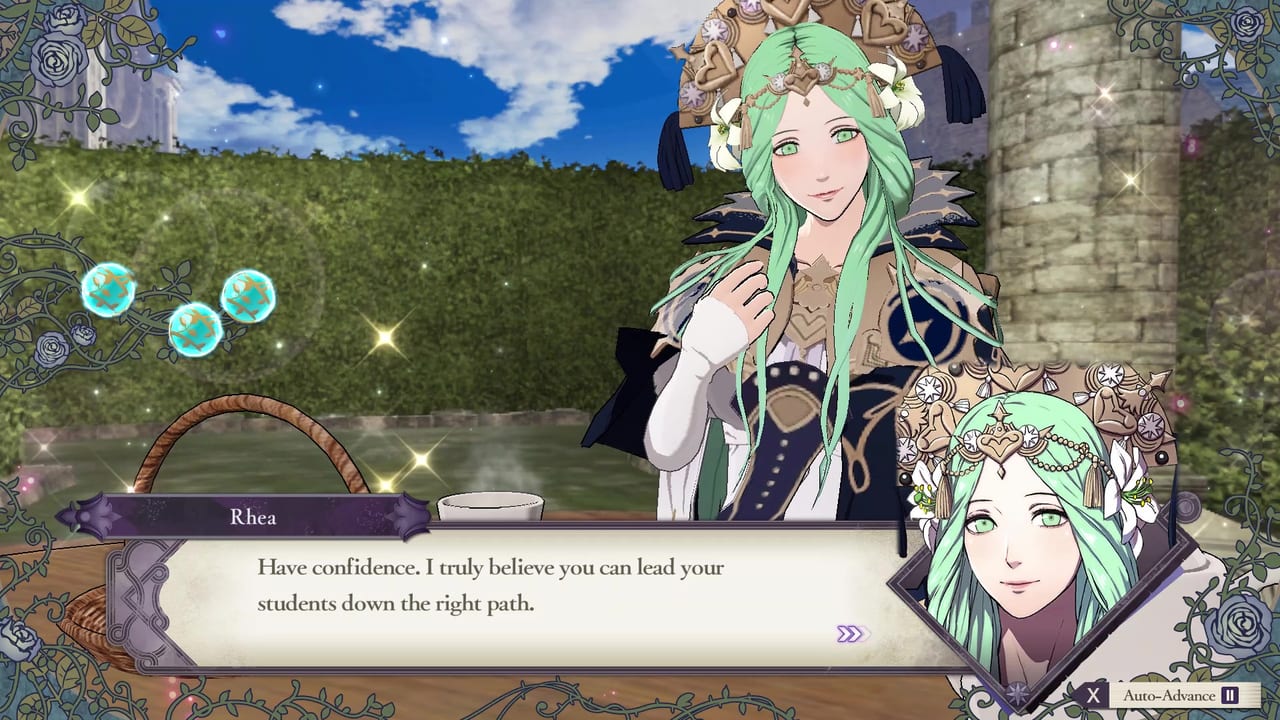Click the Auto-Advance pause icon

tap(1230, 695)
